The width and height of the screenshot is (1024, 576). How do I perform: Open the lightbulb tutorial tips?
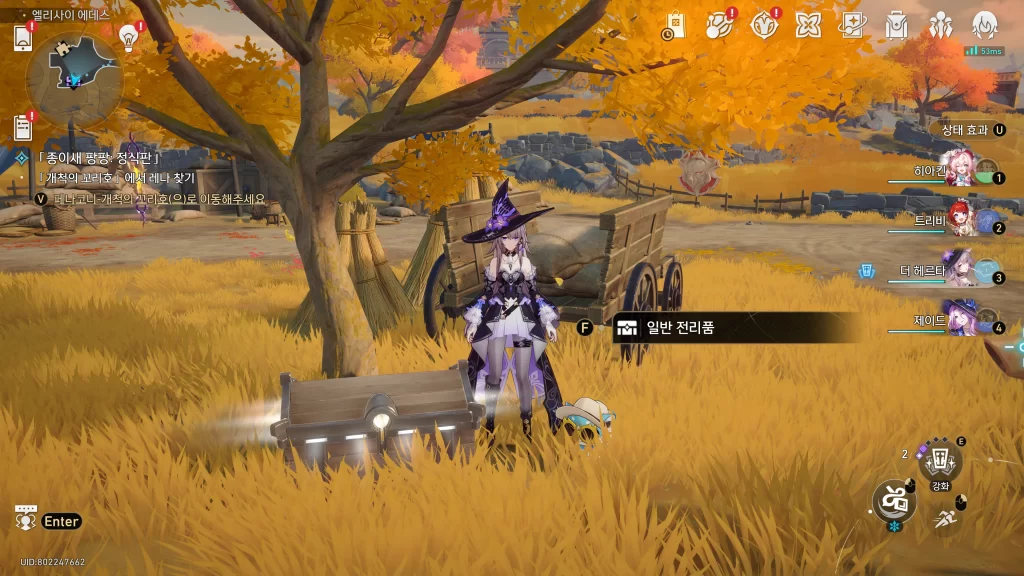pyautogui.click(x=128, y=37)
